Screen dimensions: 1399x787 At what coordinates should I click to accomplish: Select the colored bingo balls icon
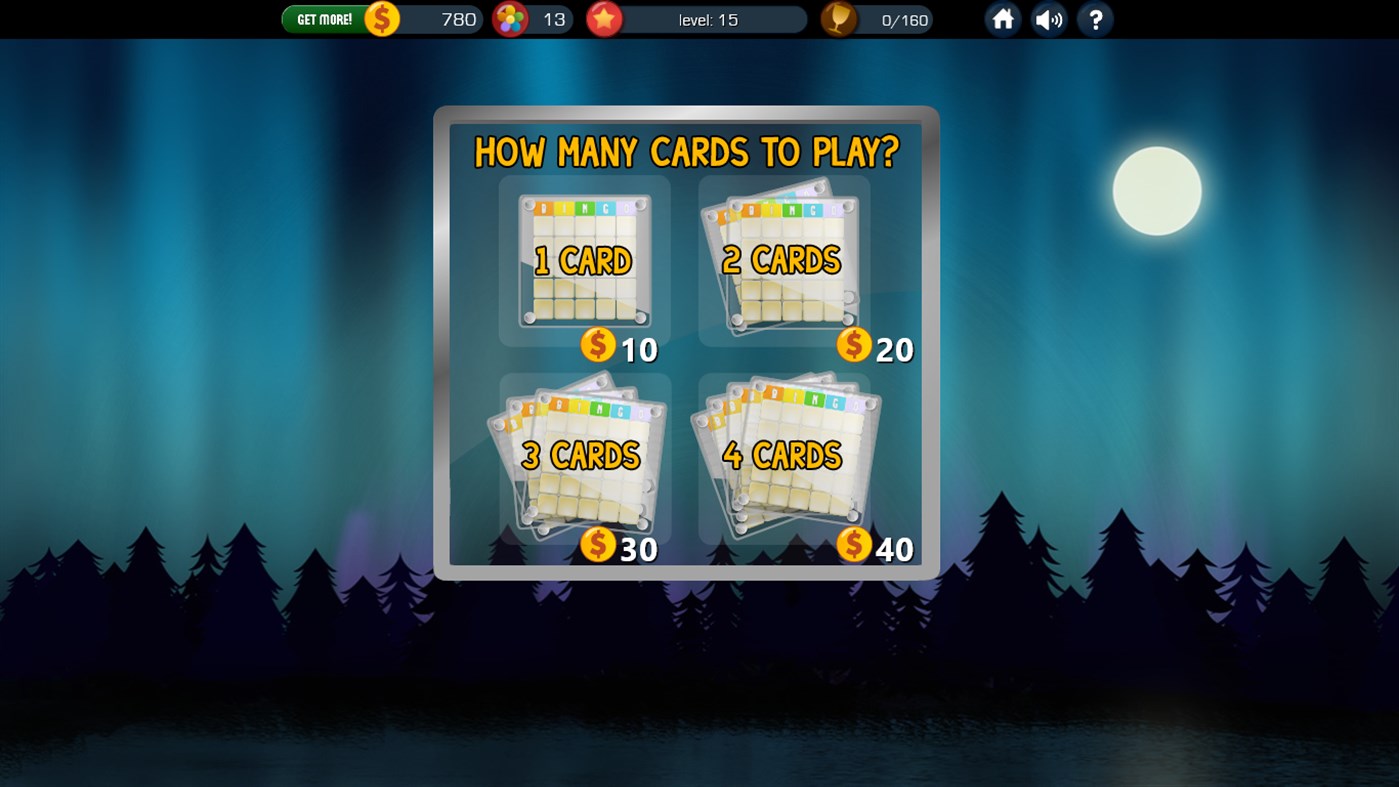point(510,19)
